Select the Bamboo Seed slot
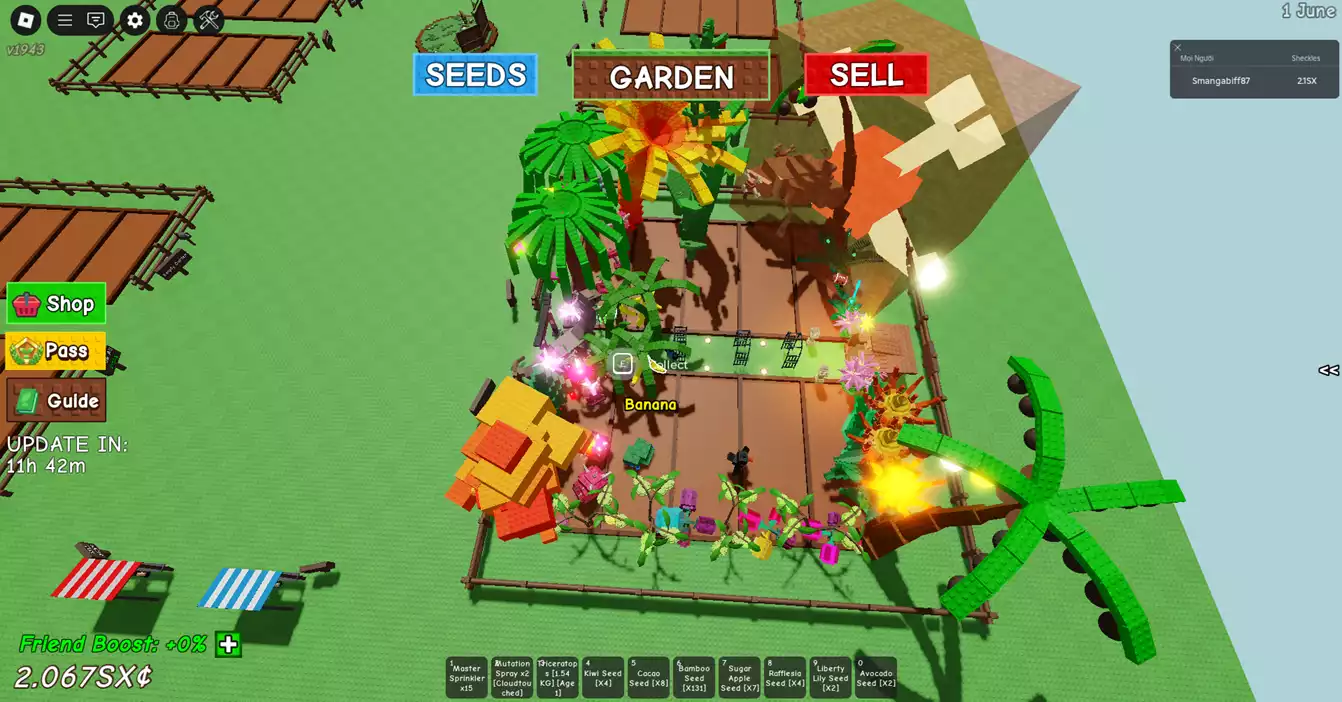 click(x=694, y=677)
